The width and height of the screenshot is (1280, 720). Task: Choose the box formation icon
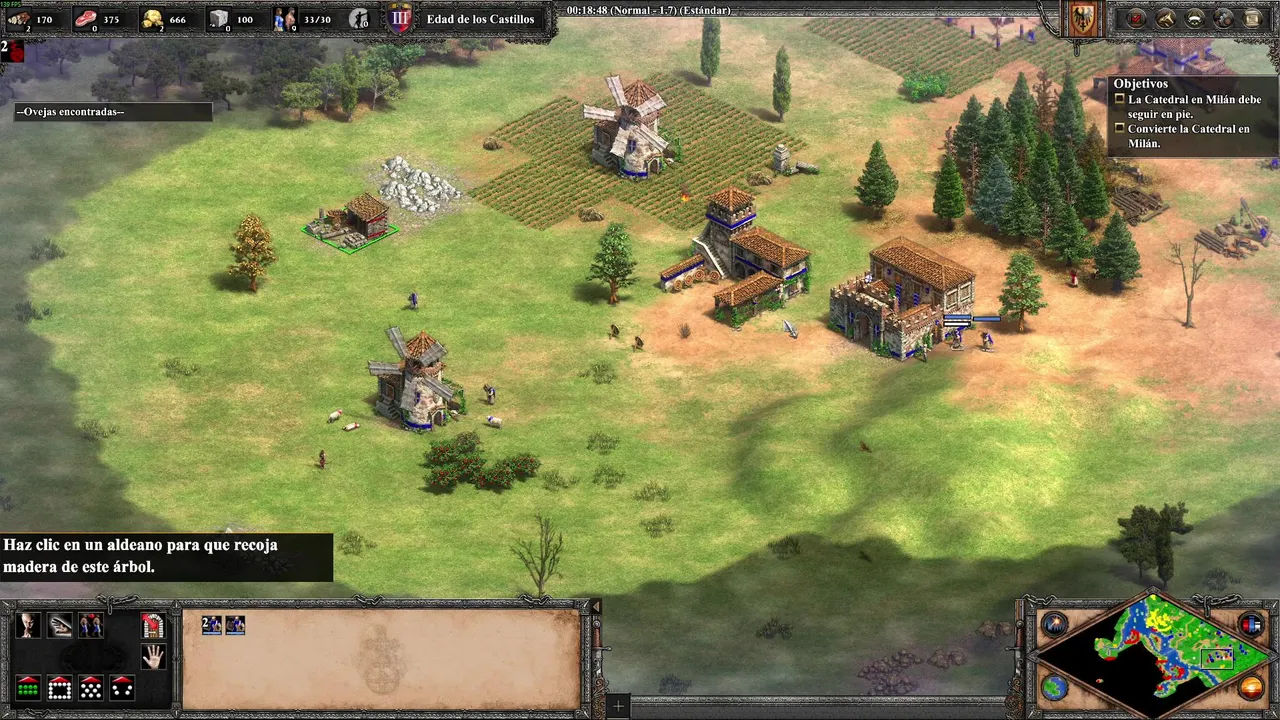click(x=59, y=688)
